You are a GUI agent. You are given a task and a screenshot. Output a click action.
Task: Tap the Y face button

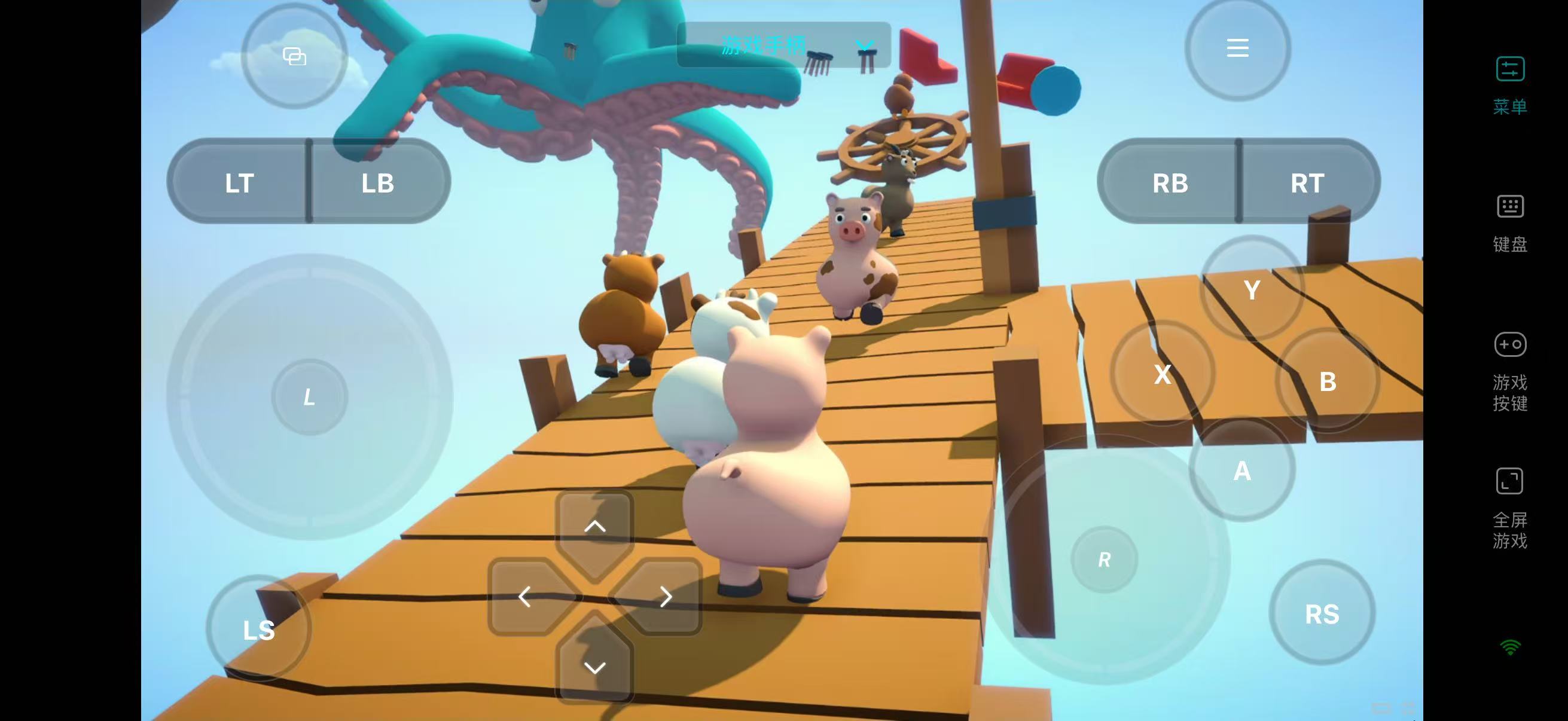tap(1252, 289)
